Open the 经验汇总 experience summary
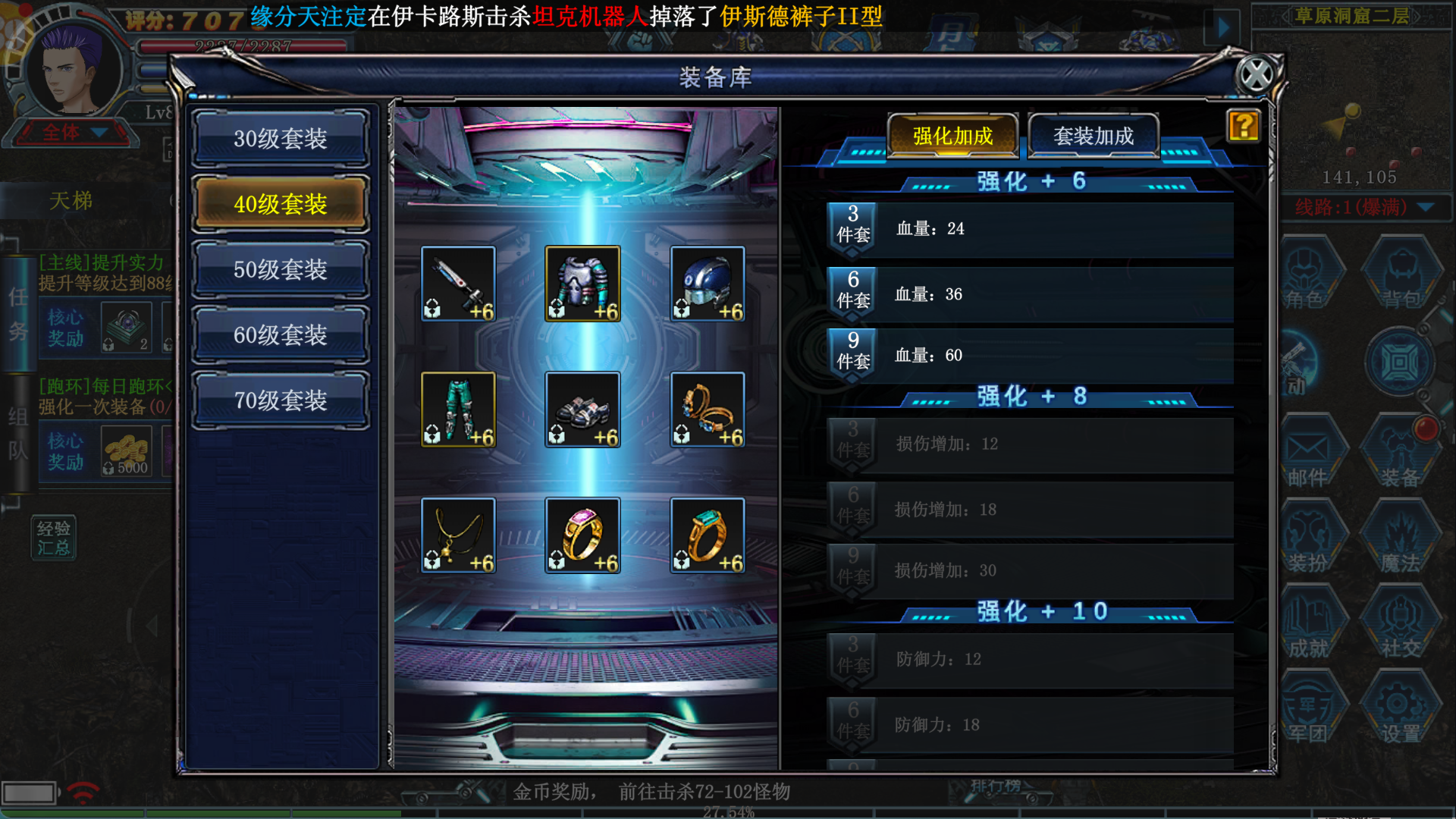1456x819 pixels. click(x=53, y=537)
